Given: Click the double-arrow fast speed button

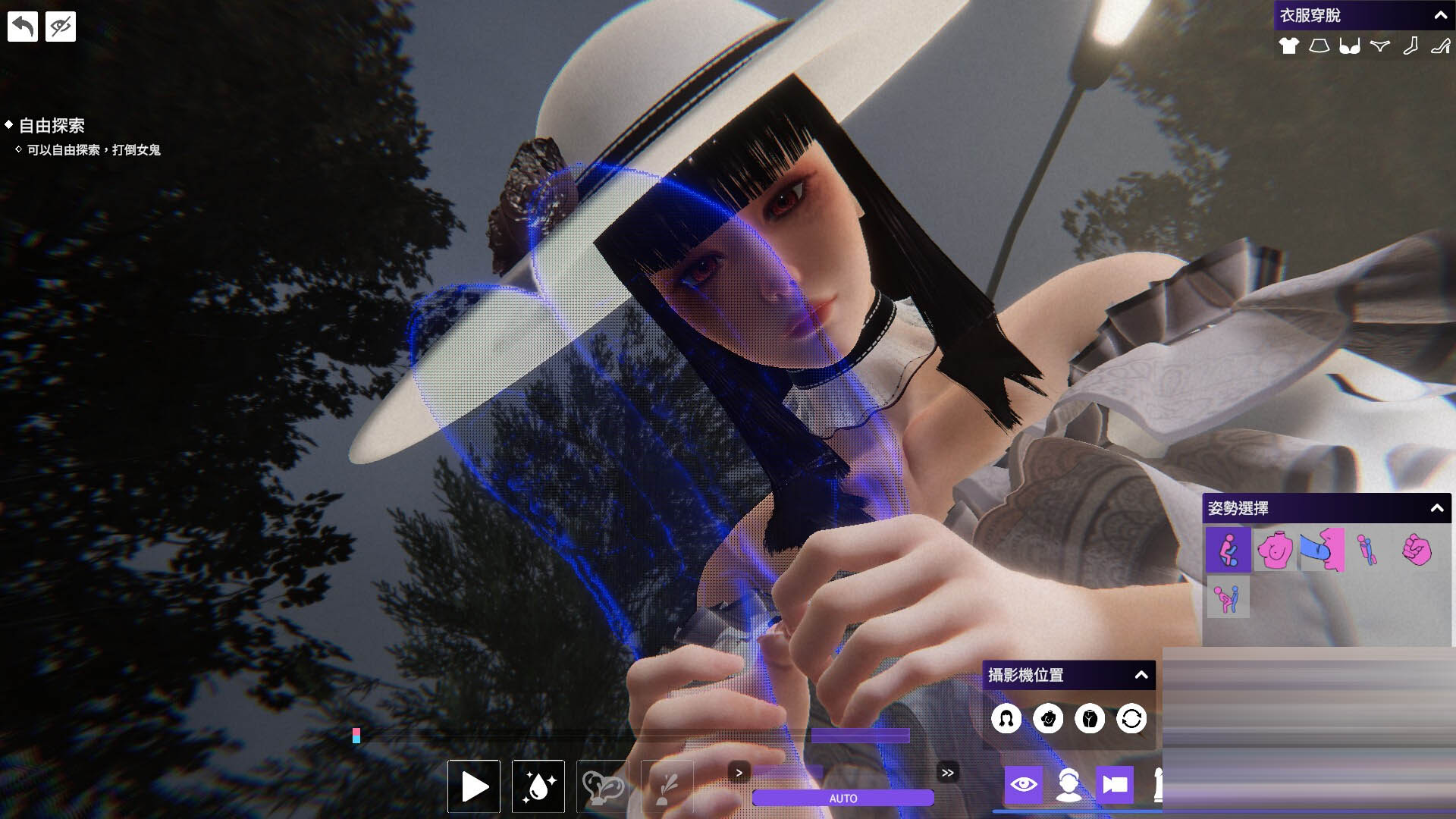Looking at the screenshot, I should [947, 773].
